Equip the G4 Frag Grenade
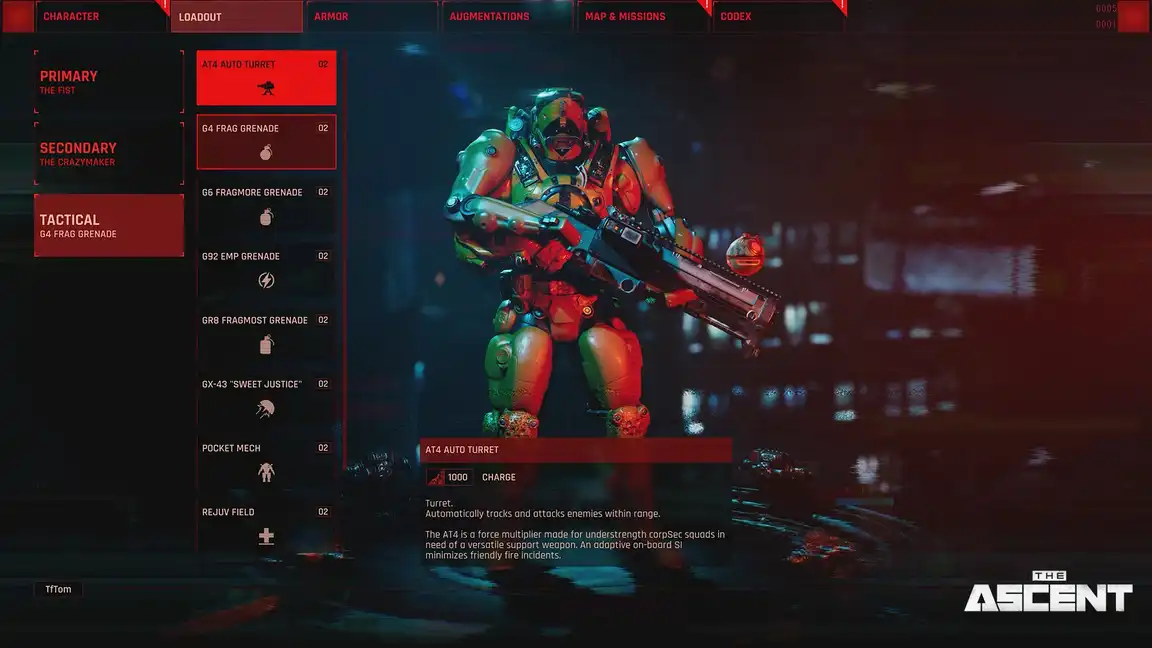 pos(266,142)
